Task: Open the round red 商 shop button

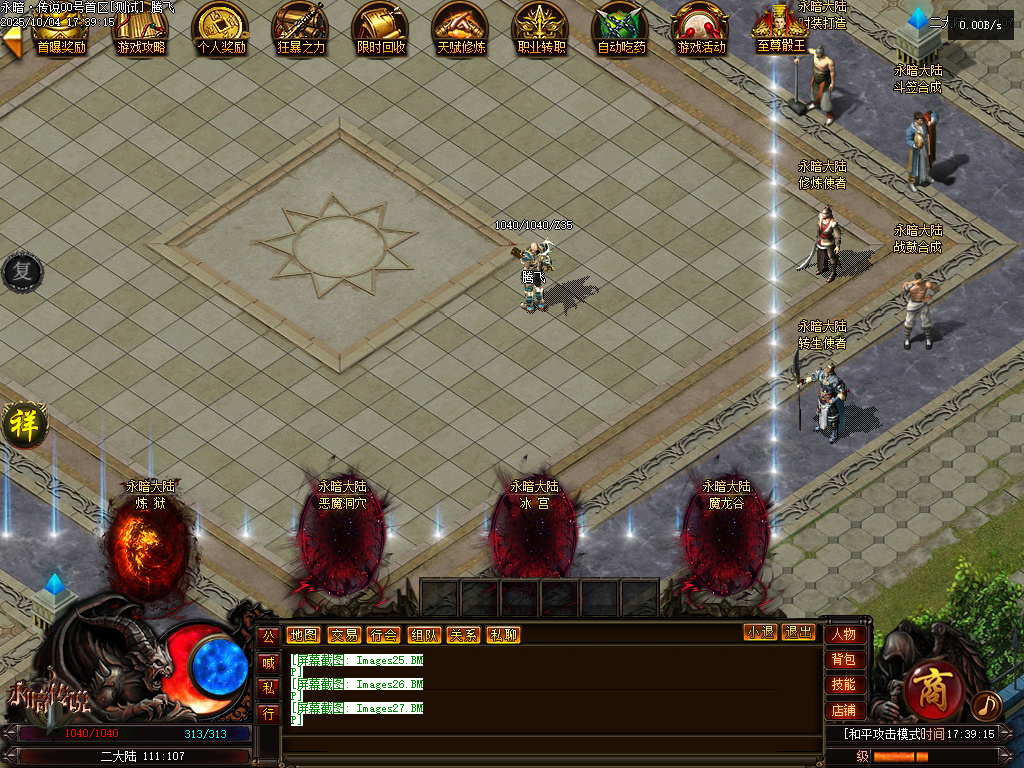Action: (x=933, y=688)
